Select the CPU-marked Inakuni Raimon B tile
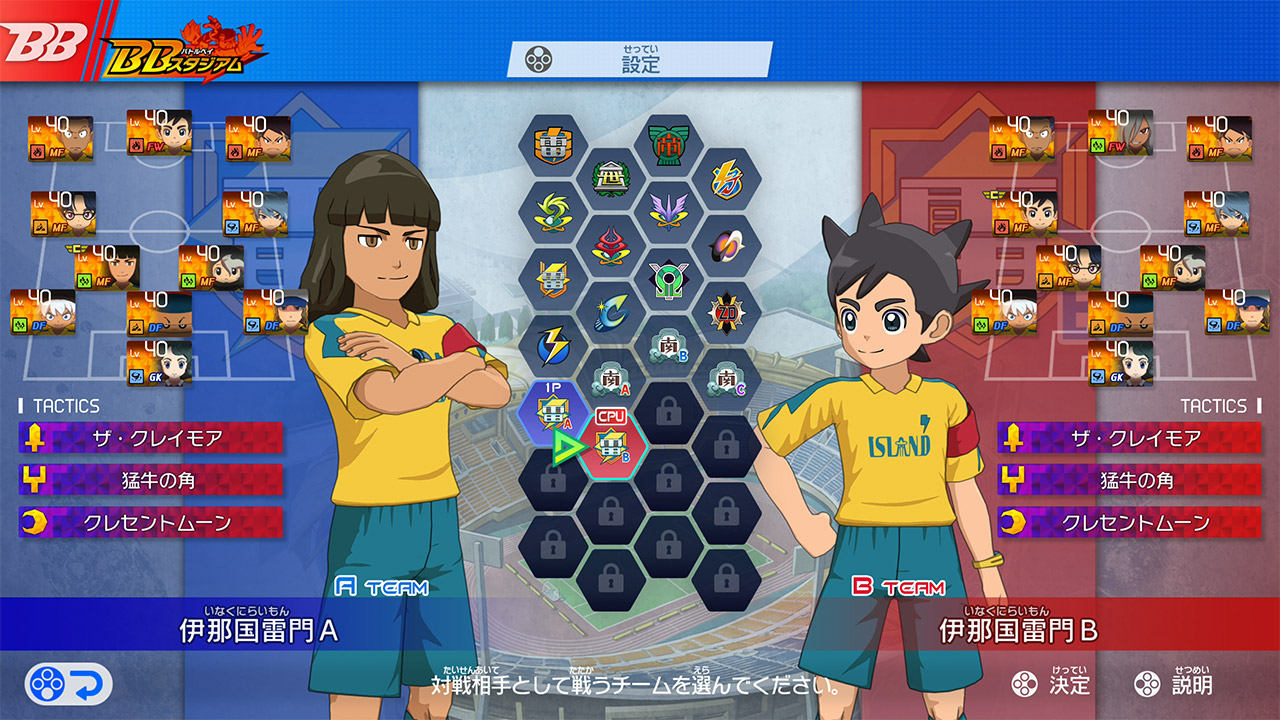1280x720 pixels. pos(611,445)
